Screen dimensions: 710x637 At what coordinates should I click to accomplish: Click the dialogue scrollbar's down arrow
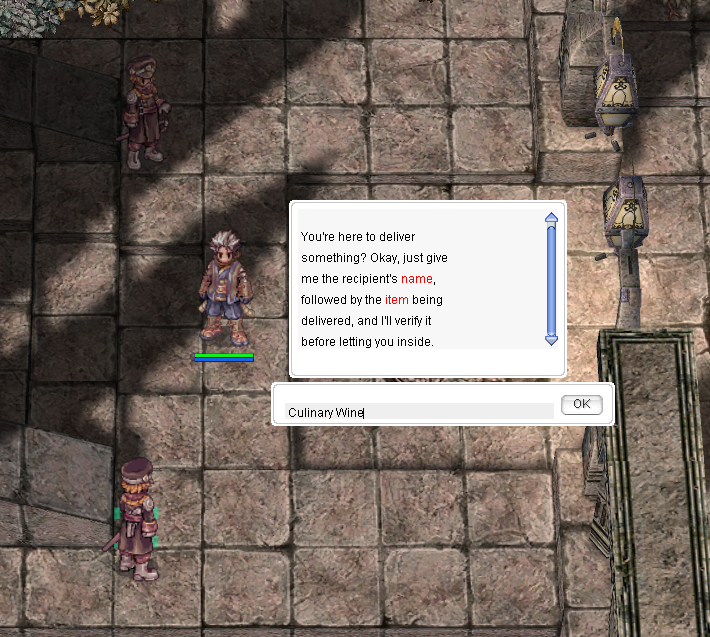tap(551, 340)
